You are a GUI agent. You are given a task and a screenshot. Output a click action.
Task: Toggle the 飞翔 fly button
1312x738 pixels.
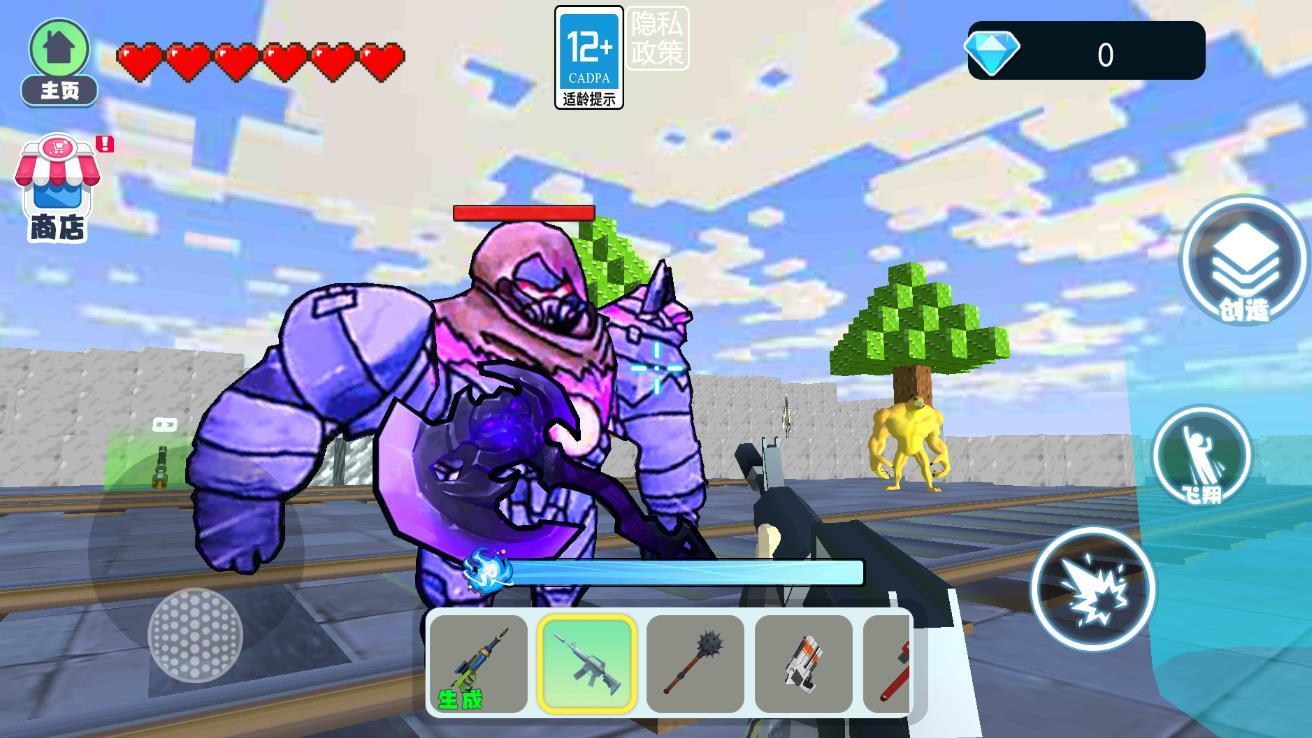1201,456
